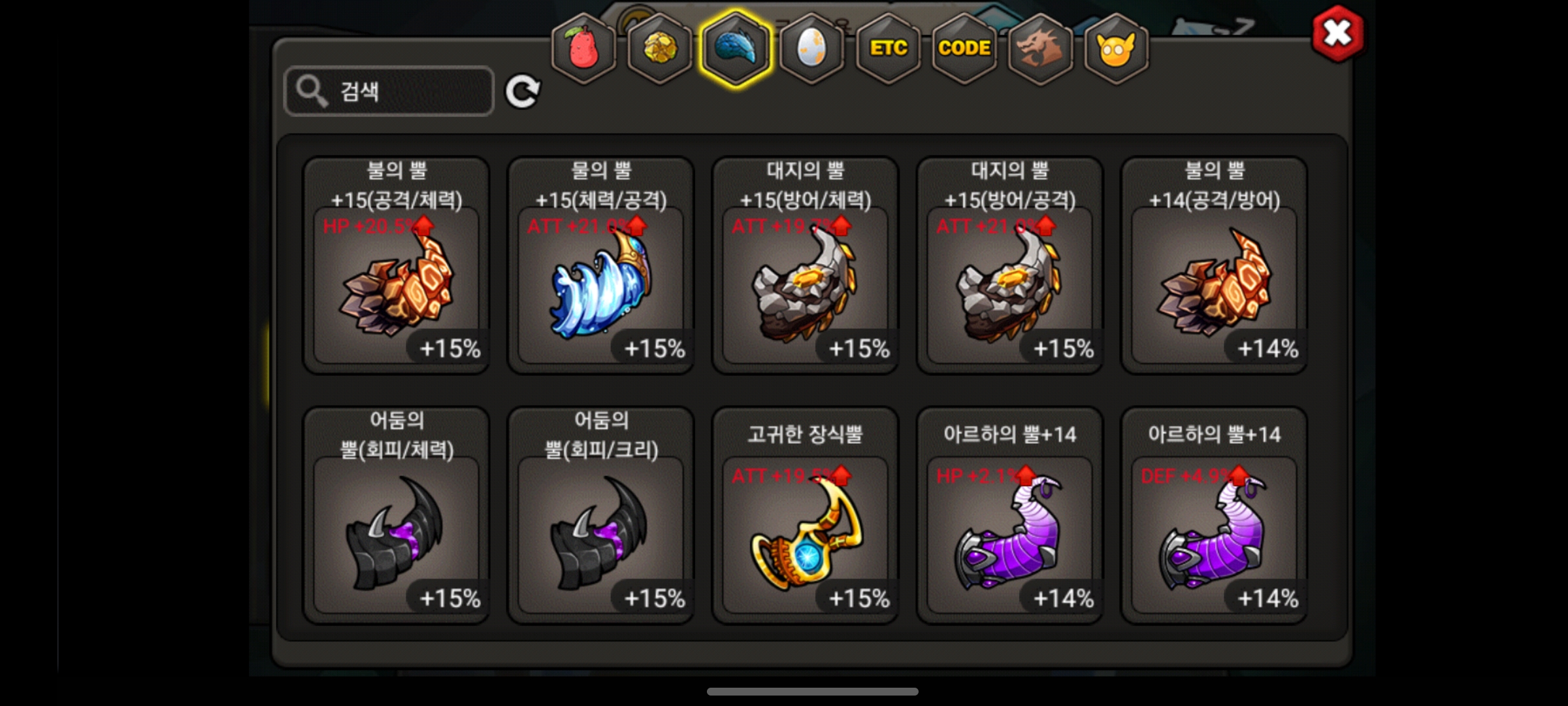Open the ETC tab
This screenshot has height=706, width=1568.
click(x=888, y=48)
